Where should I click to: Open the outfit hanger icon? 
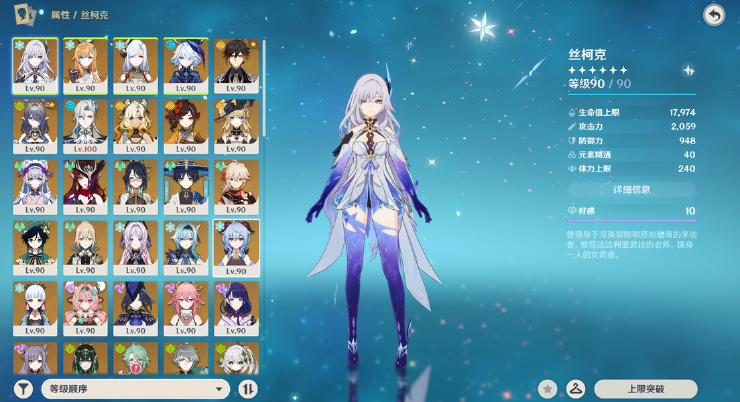(575, 389)
